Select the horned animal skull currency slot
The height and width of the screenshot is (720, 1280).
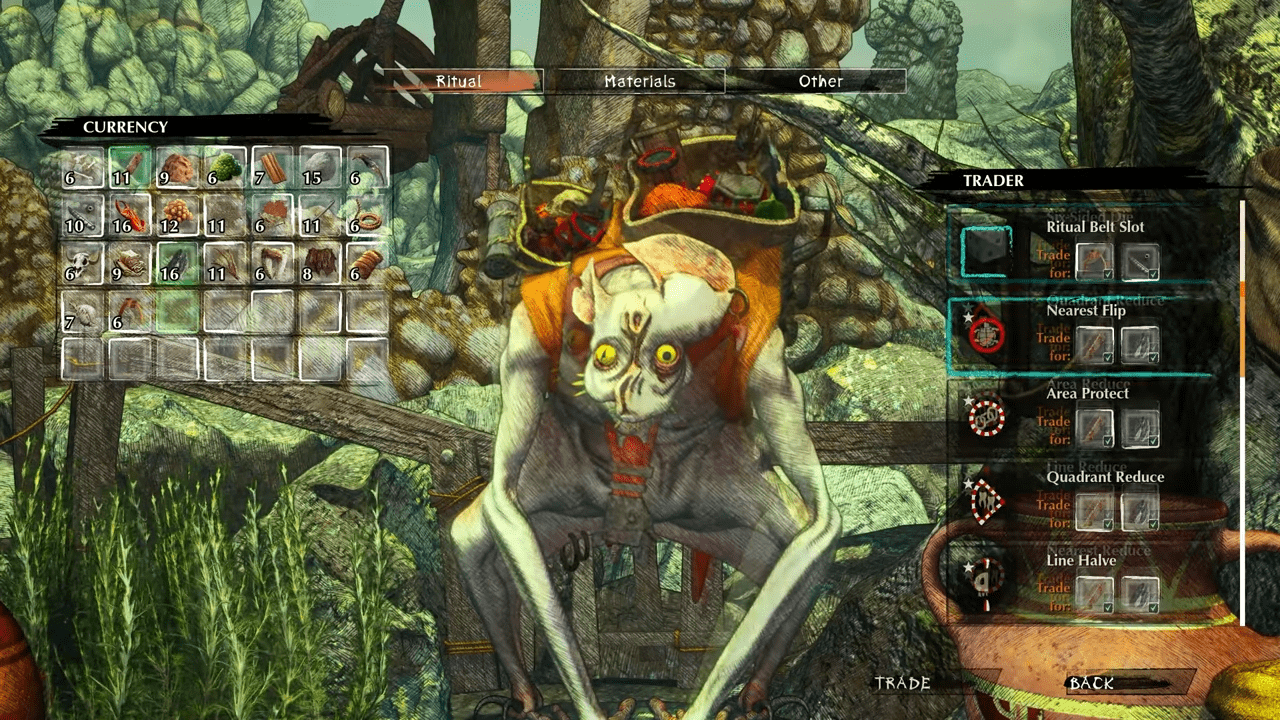82,263
